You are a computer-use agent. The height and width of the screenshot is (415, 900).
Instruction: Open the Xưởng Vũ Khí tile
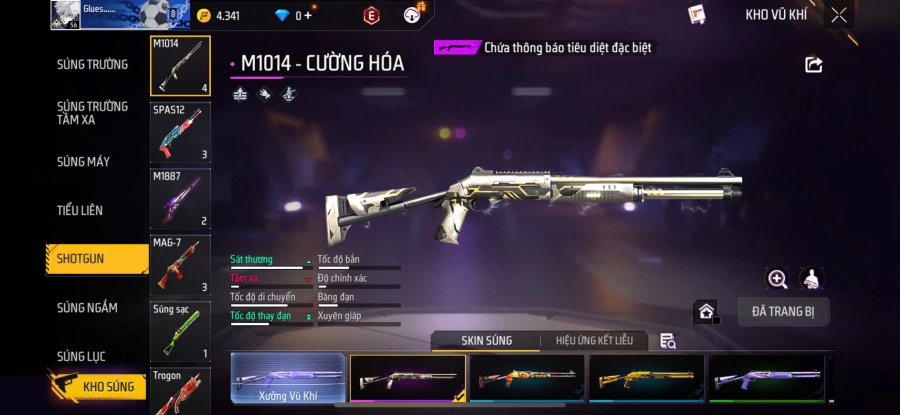(x=288, y=381)
